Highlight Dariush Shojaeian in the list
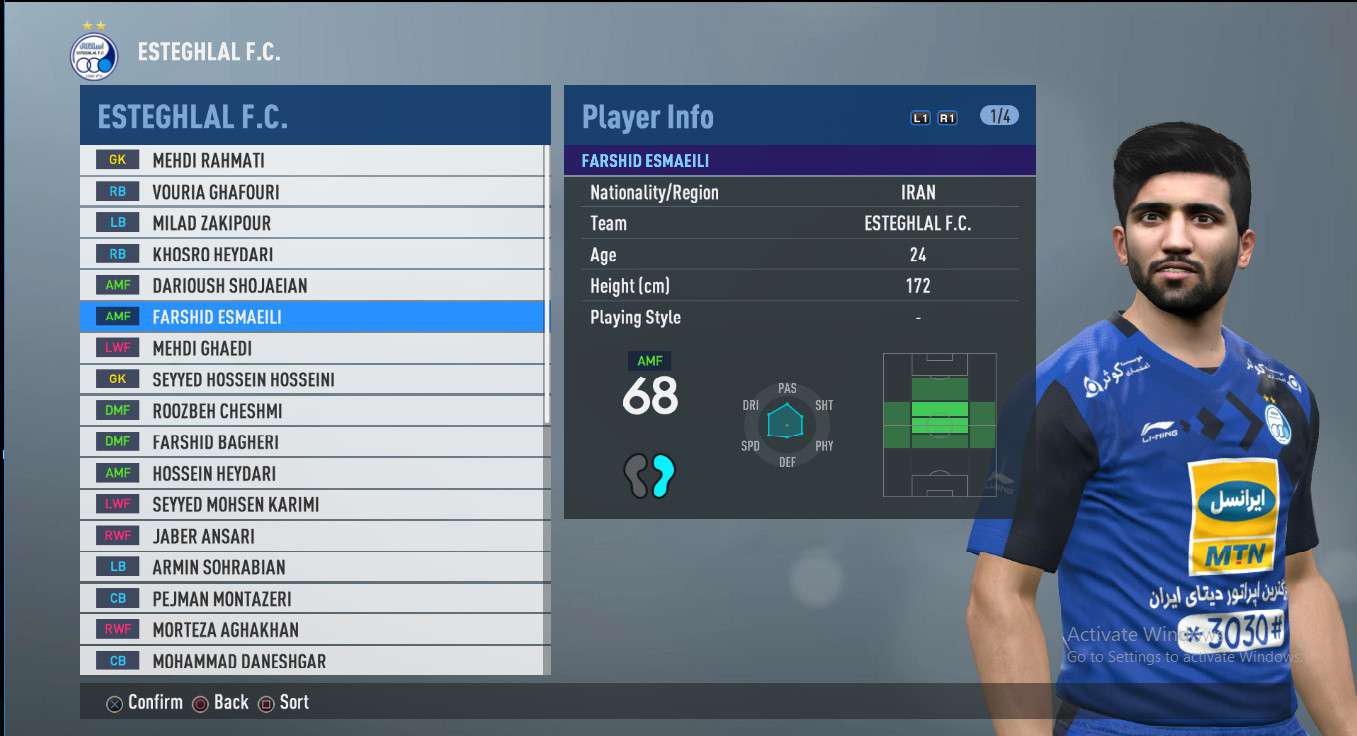This screenshot has width=1357, height=736. (312, 285)
